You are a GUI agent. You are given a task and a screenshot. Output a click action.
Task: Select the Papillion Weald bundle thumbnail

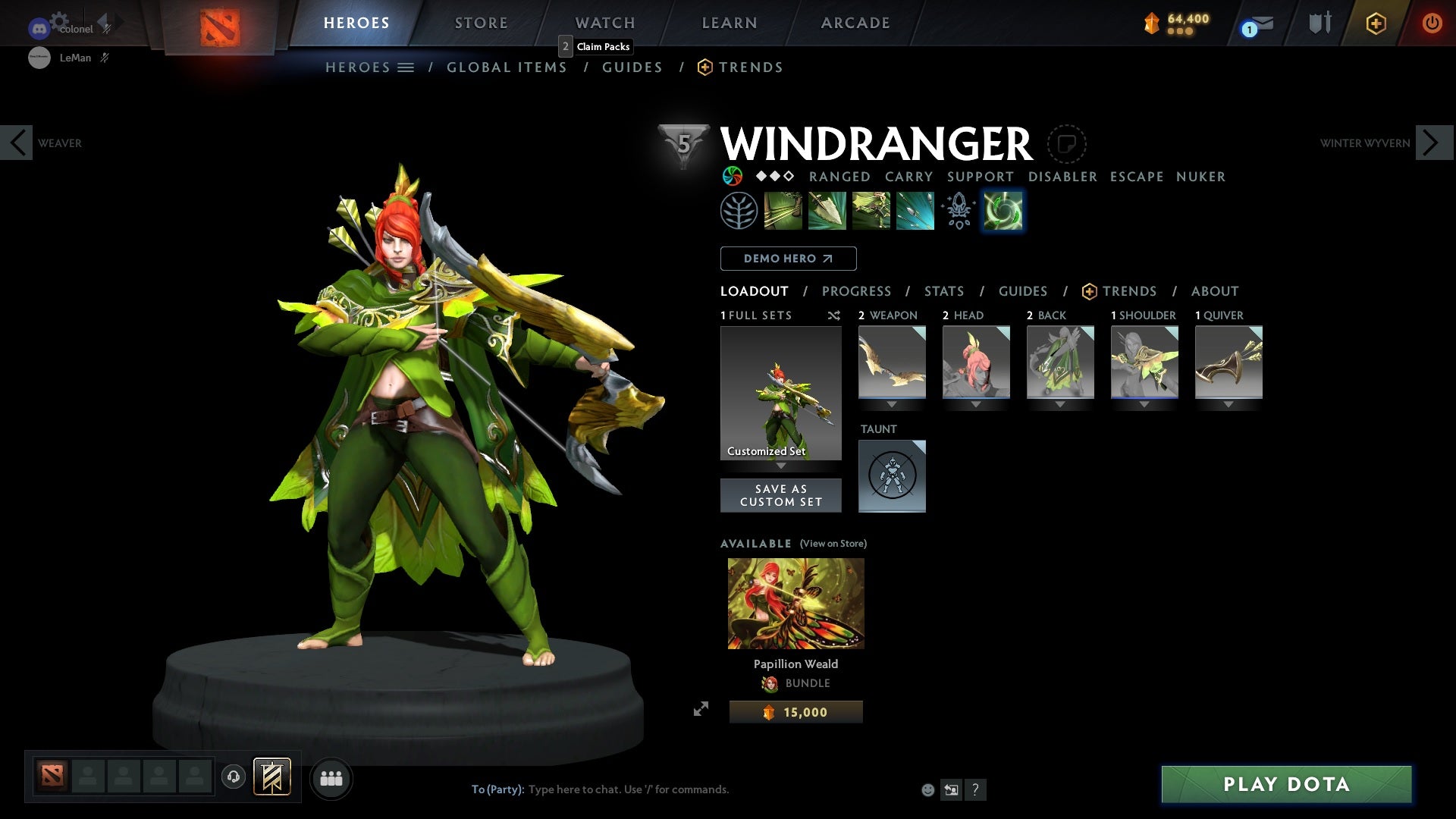pos(795,603)
